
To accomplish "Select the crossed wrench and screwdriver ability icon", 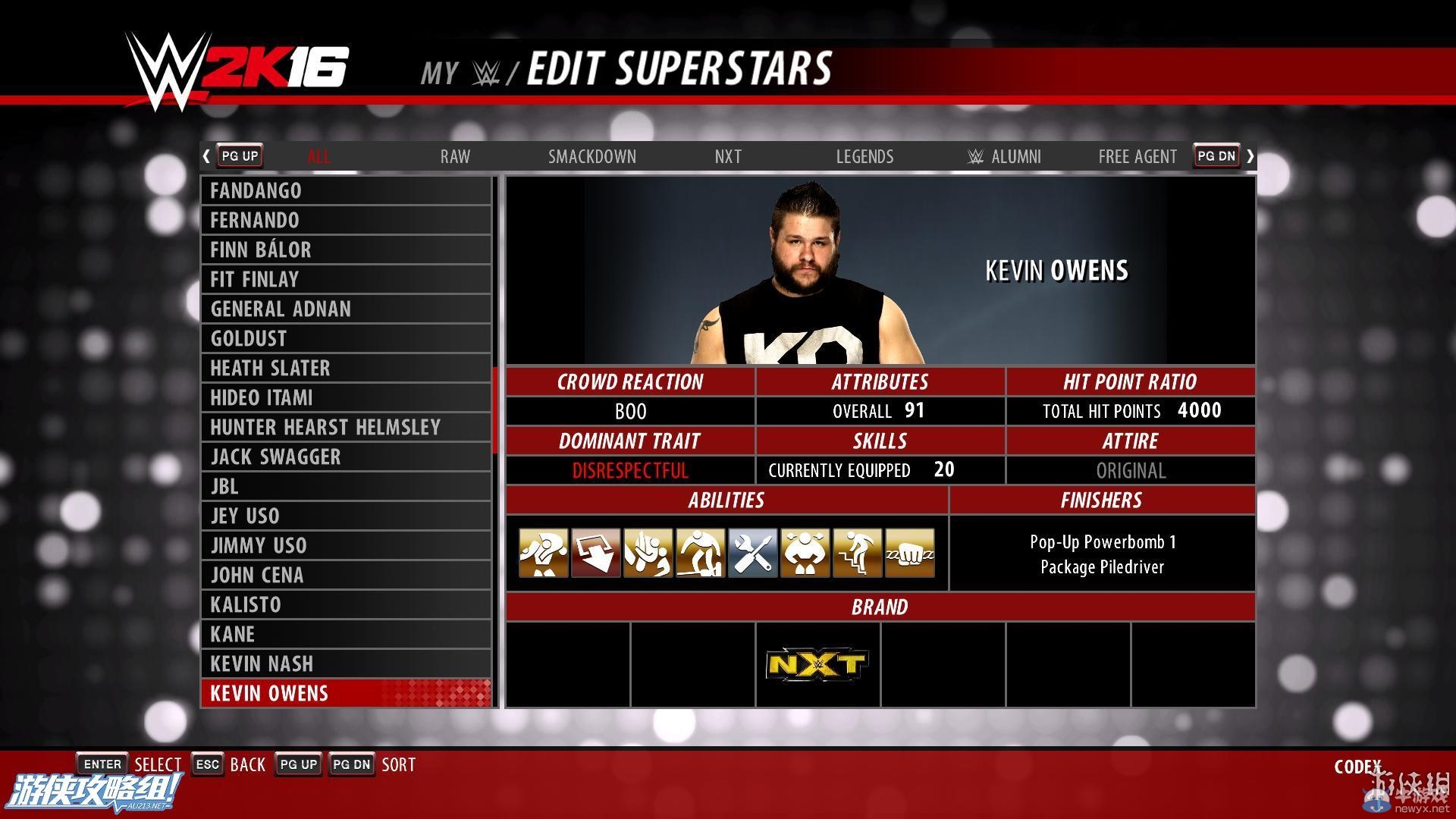I will click(752, 554).
